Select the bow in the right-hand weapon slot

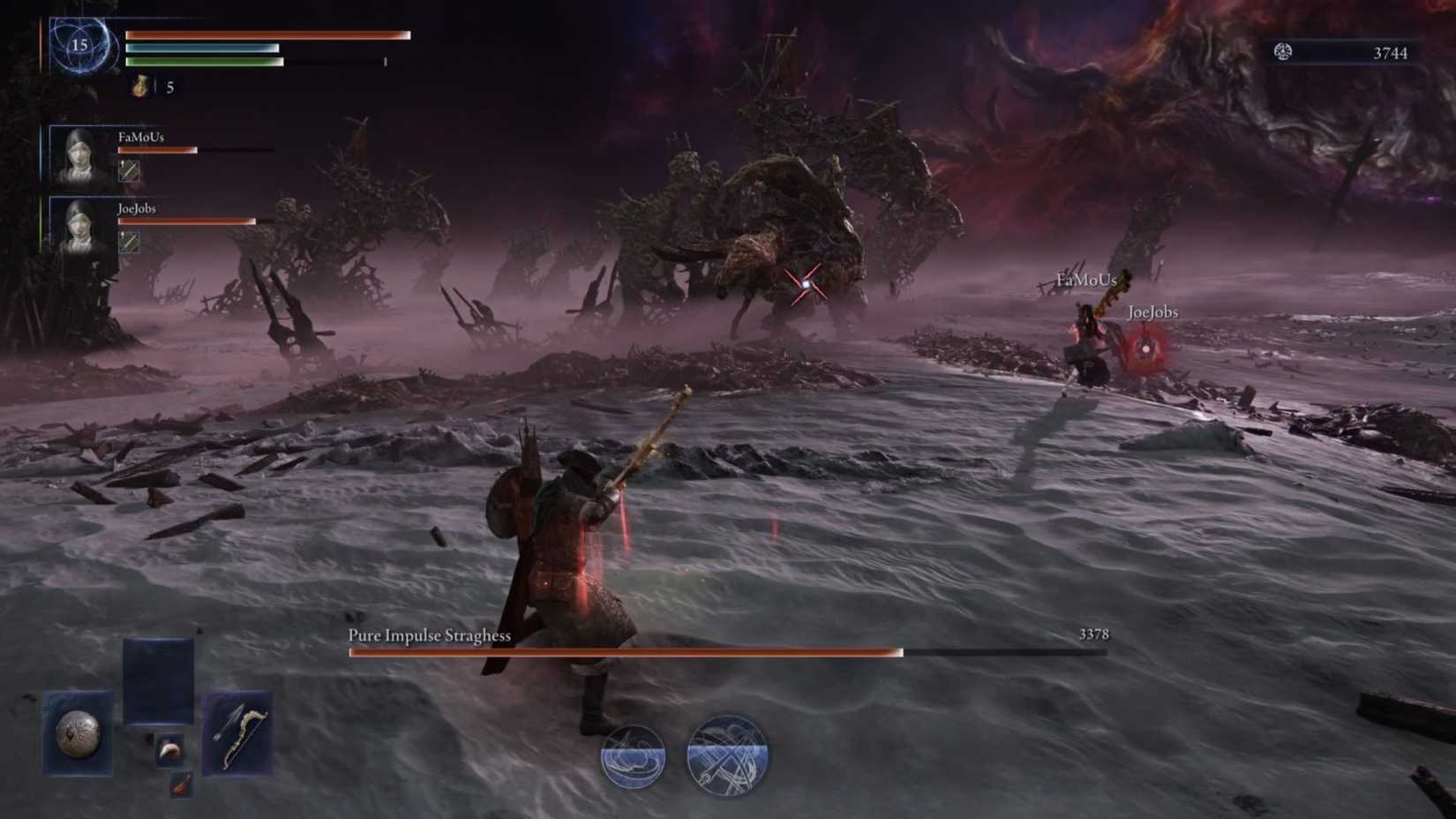(236, 732)
